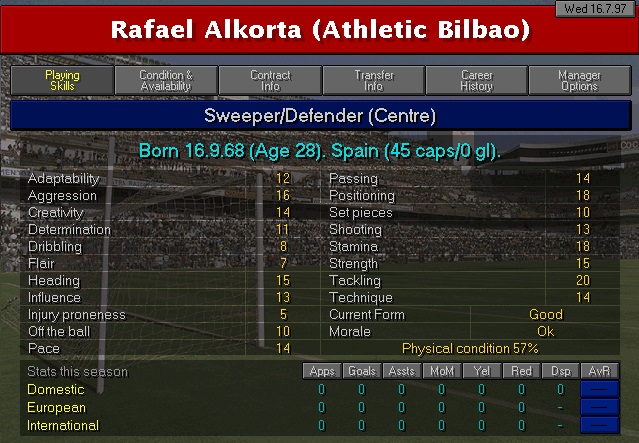Screen dimensions: 639x443
Task: Click the Wed 16.7.97 date button
Action: (597, 8)
